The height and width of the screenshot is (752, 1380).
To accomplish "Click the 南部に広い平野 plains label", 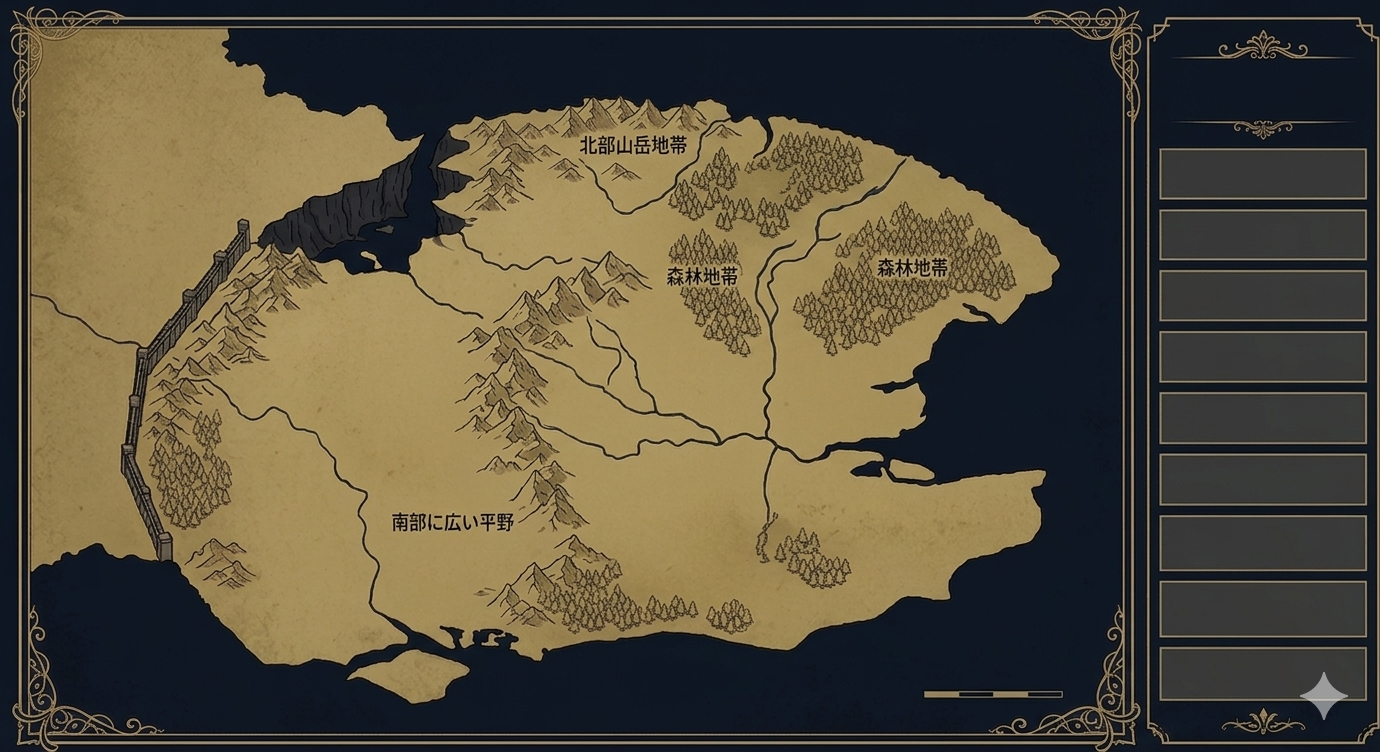I will pyautogui.click(x=452, y=519).
